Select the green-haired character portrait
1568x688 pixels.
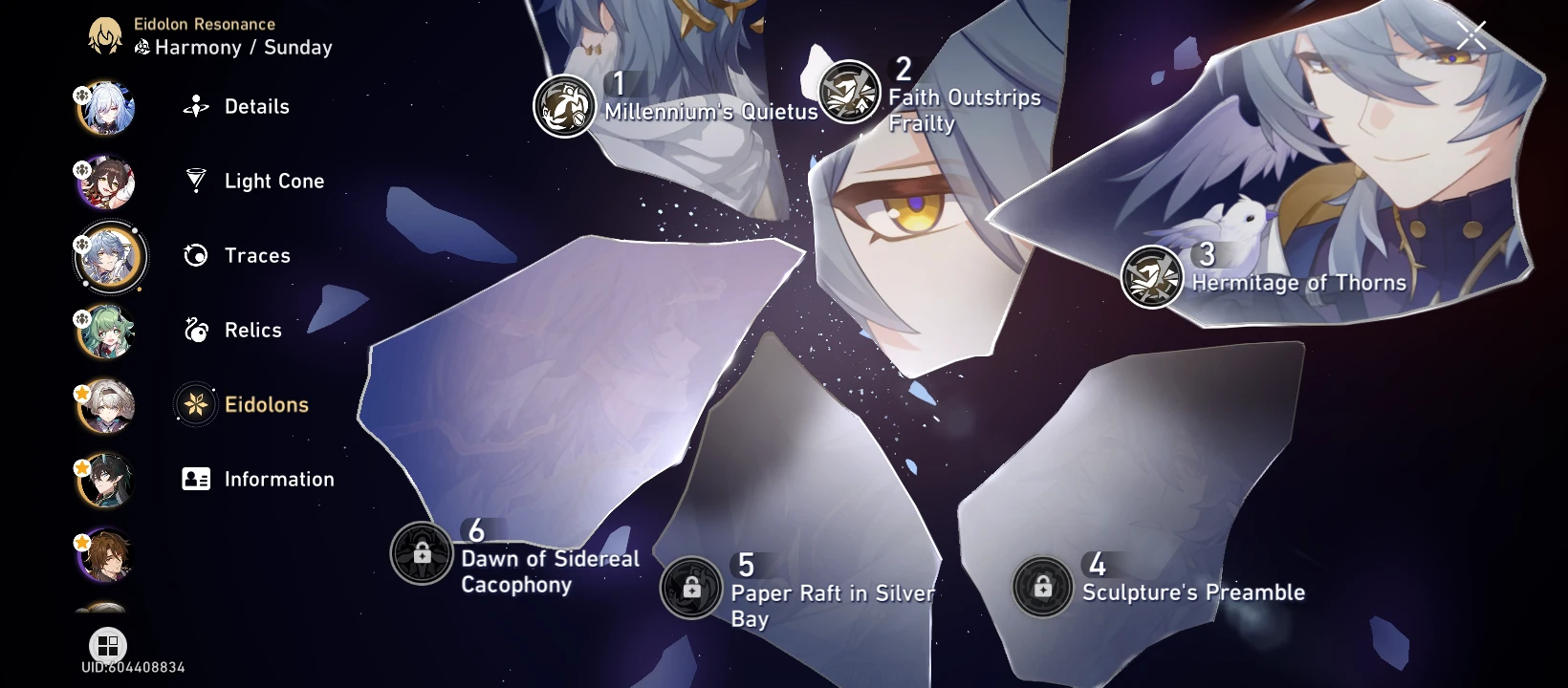coord(105,330)
